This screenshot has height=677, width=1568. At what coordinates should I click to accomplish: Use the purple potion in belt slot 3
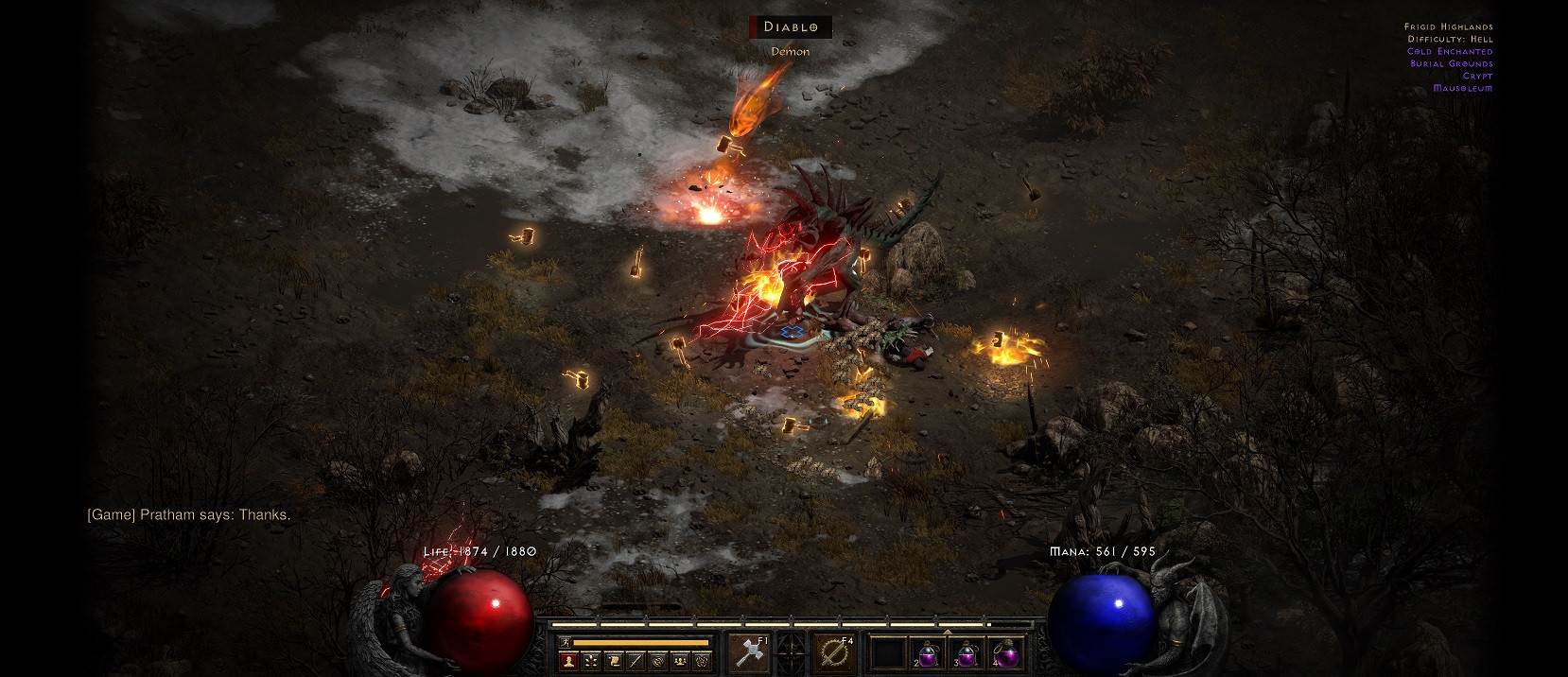(967, 653)
